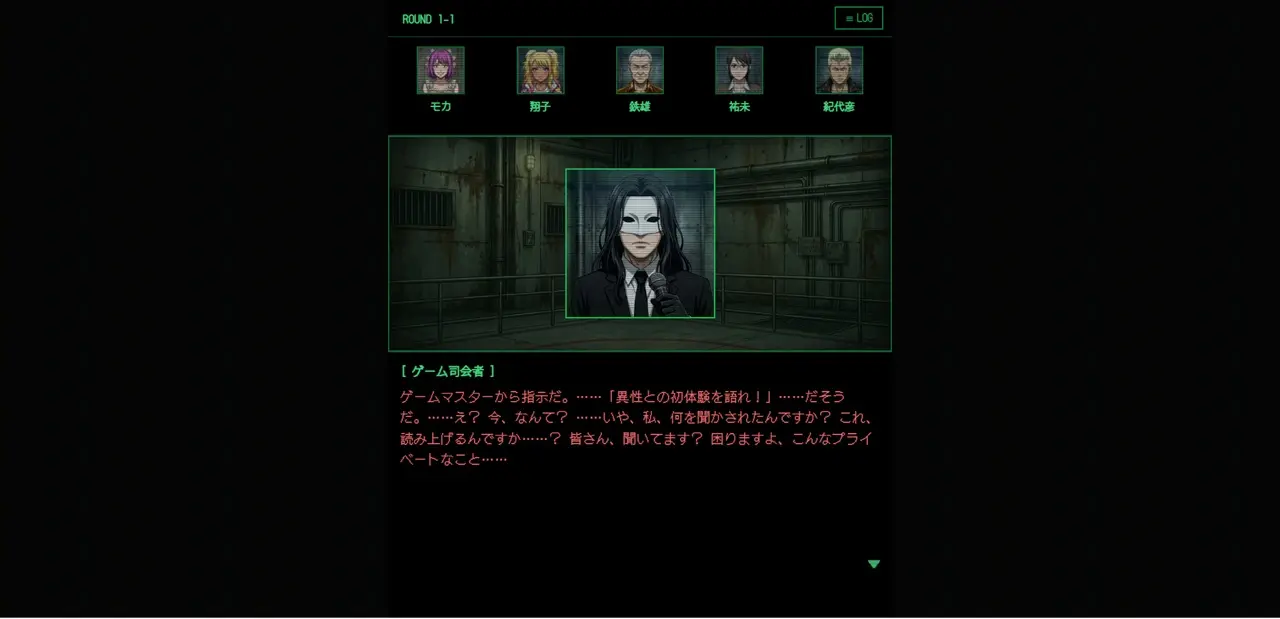
Task: Select 祐未's portrait
Action: [739, 70]
